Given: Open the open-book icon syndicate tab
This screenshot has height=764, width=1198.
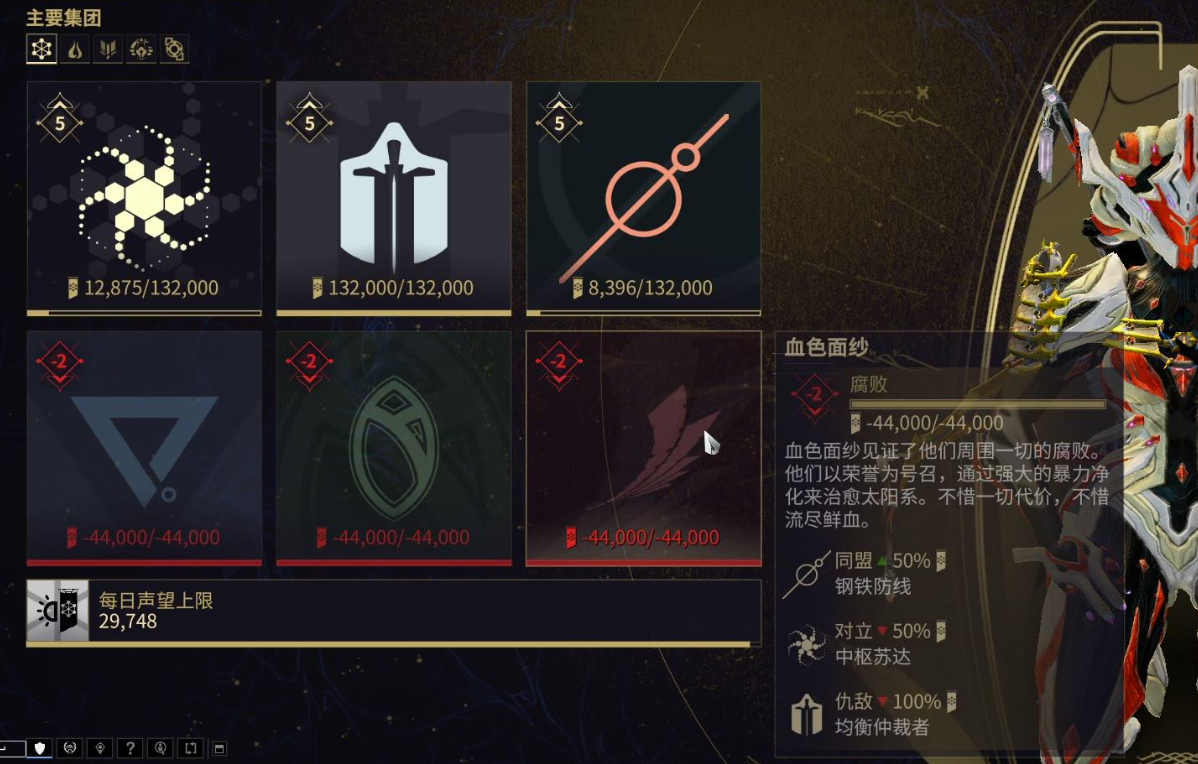Looking at the screenshot, I should pyautogui.click(x=107, y=48).
